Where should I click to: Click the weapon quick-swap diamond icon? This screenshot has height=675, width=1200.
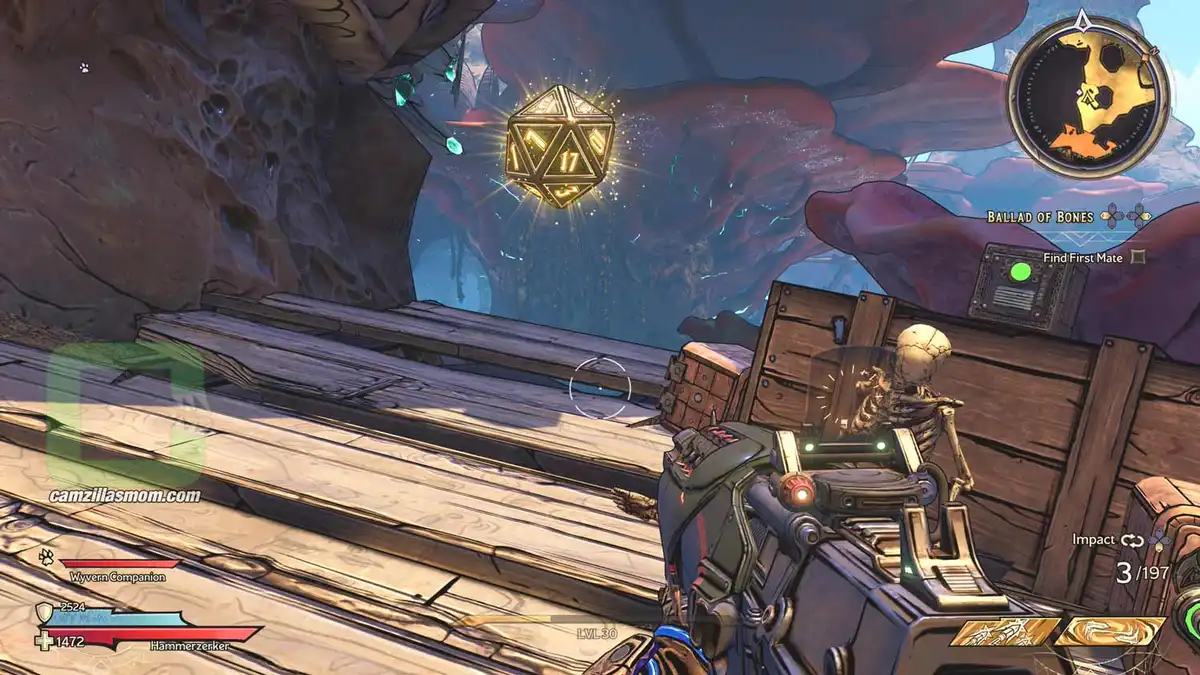tap(1158, 540)
